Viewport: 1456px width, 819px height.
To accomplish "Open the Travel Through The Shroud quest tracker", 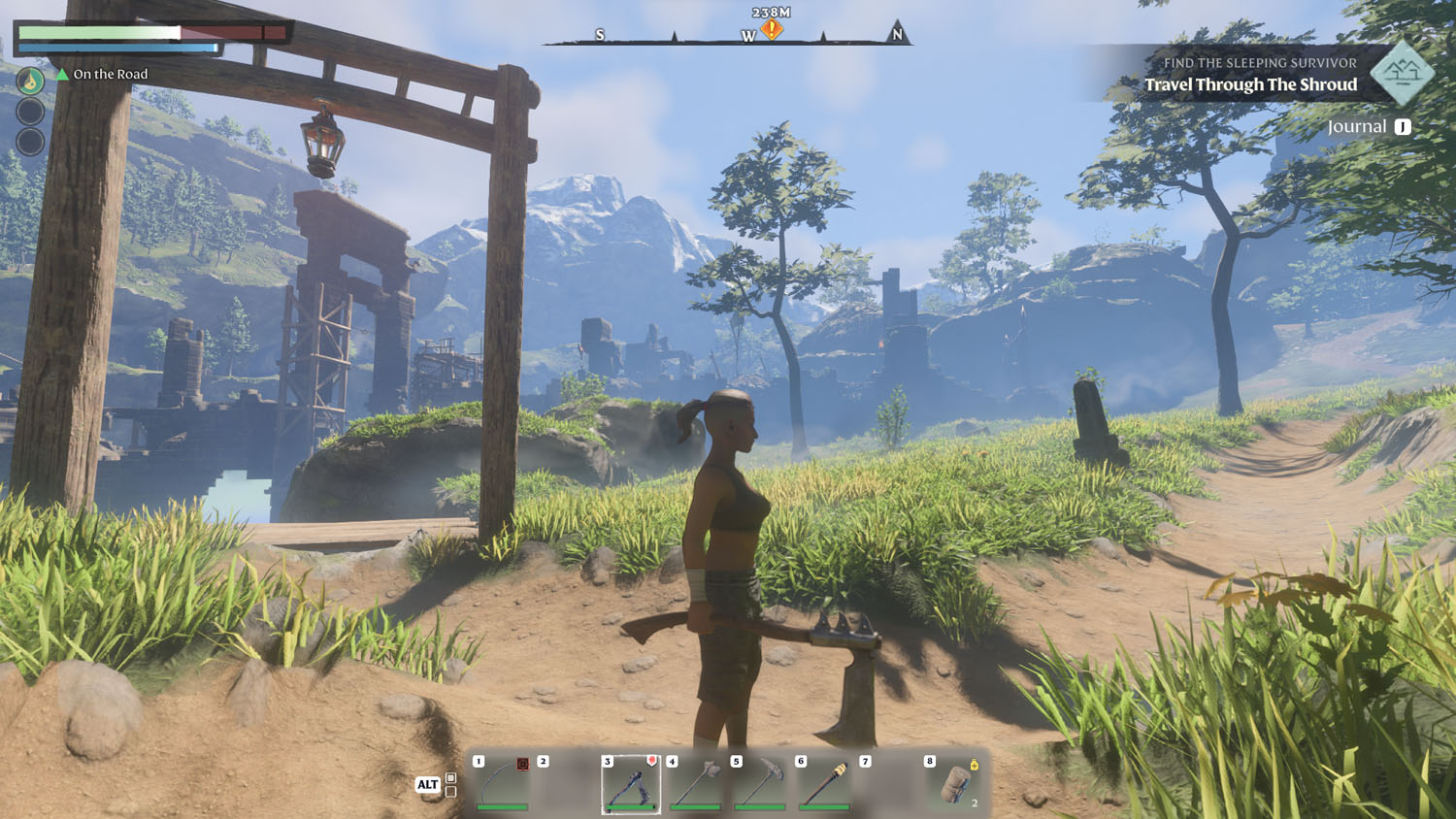I will [x=1250, y=84].
